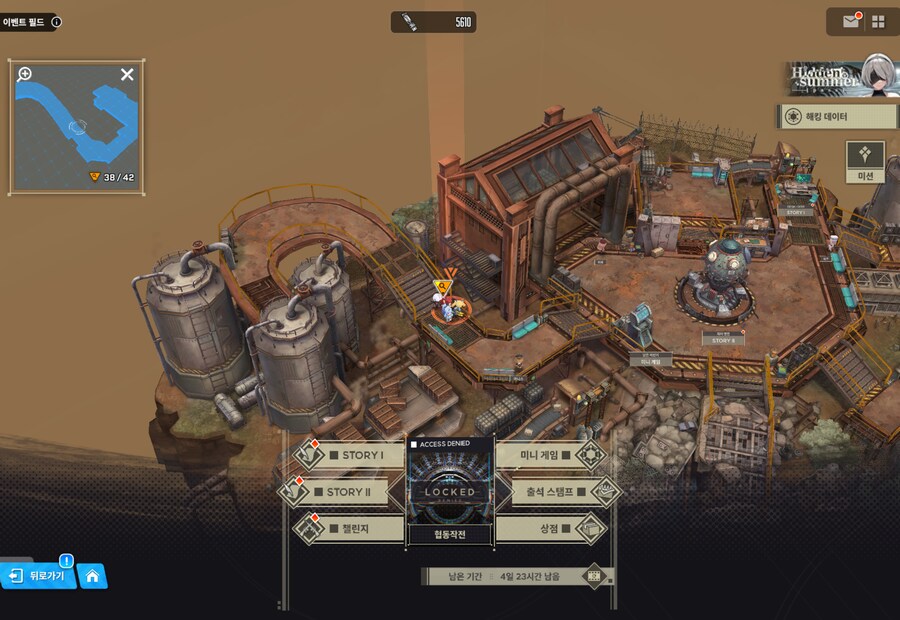Close the minimap panel

point(127,74)
